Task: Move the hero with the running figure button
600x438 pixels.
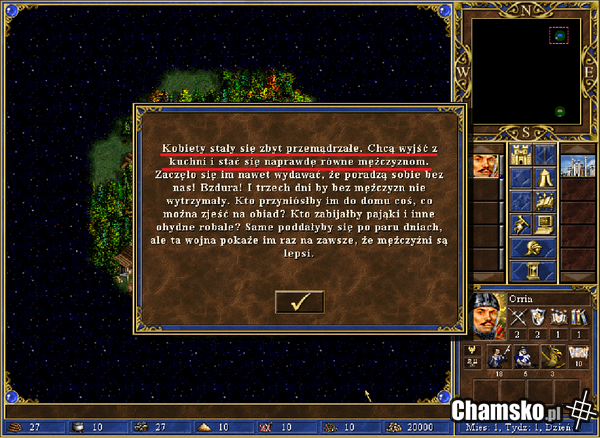Action: 520,224
